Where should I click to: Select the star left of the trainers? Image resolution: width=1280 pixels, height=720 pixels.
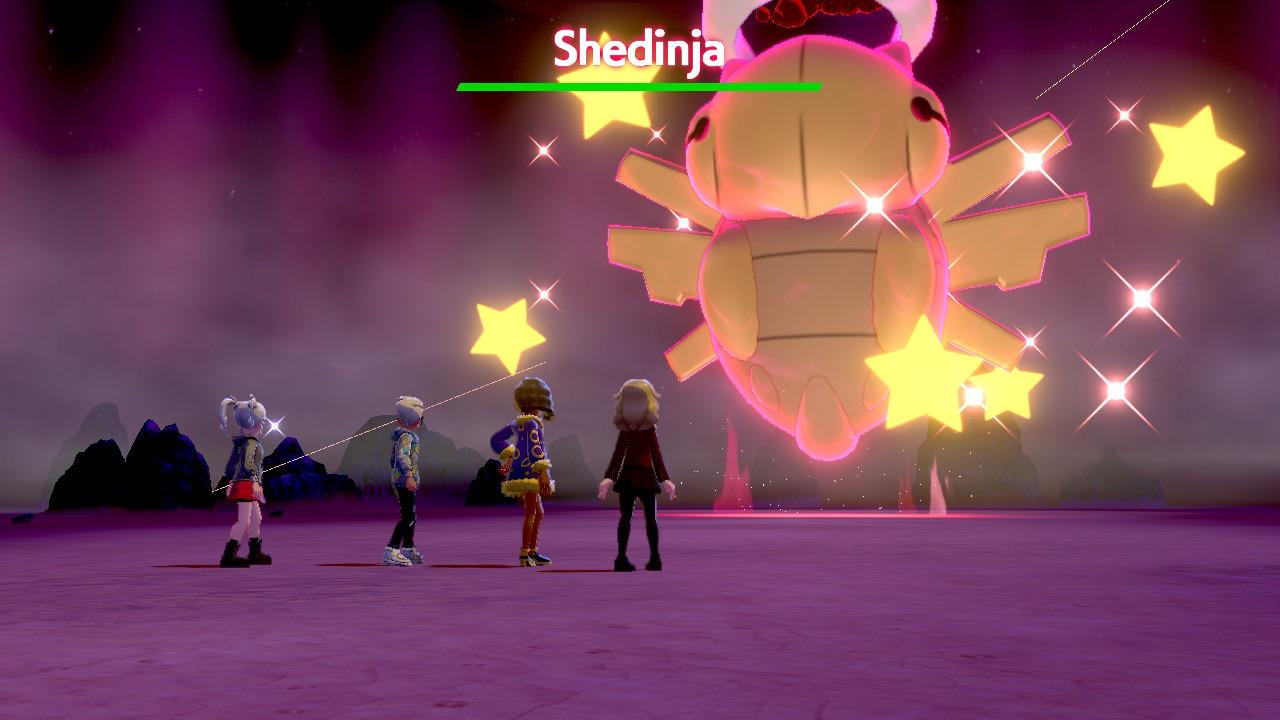pyautogui.click(x=505, y=330)
